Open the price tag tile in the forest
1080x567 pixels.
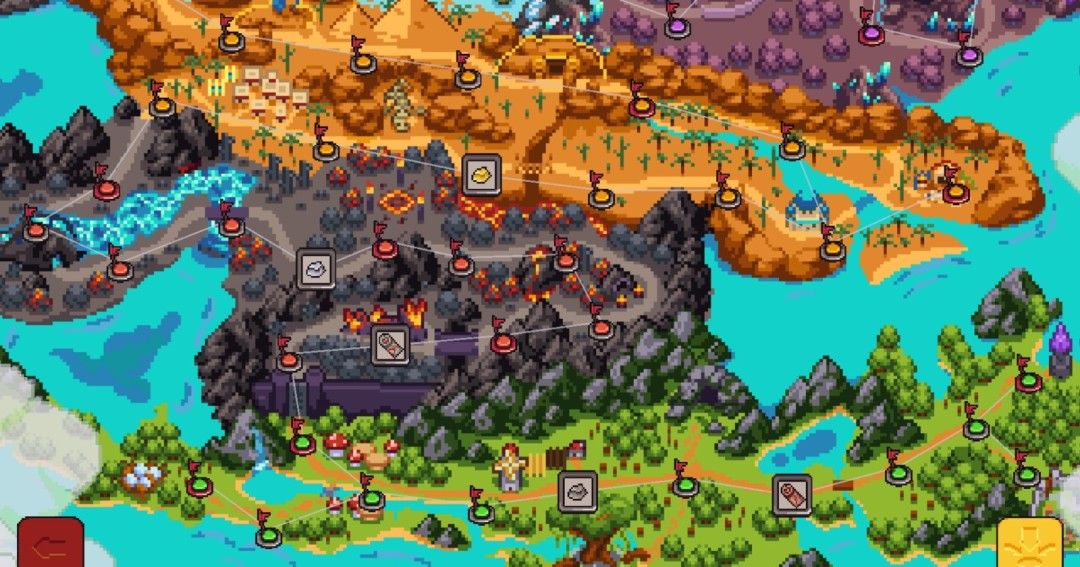coord(791,494)
